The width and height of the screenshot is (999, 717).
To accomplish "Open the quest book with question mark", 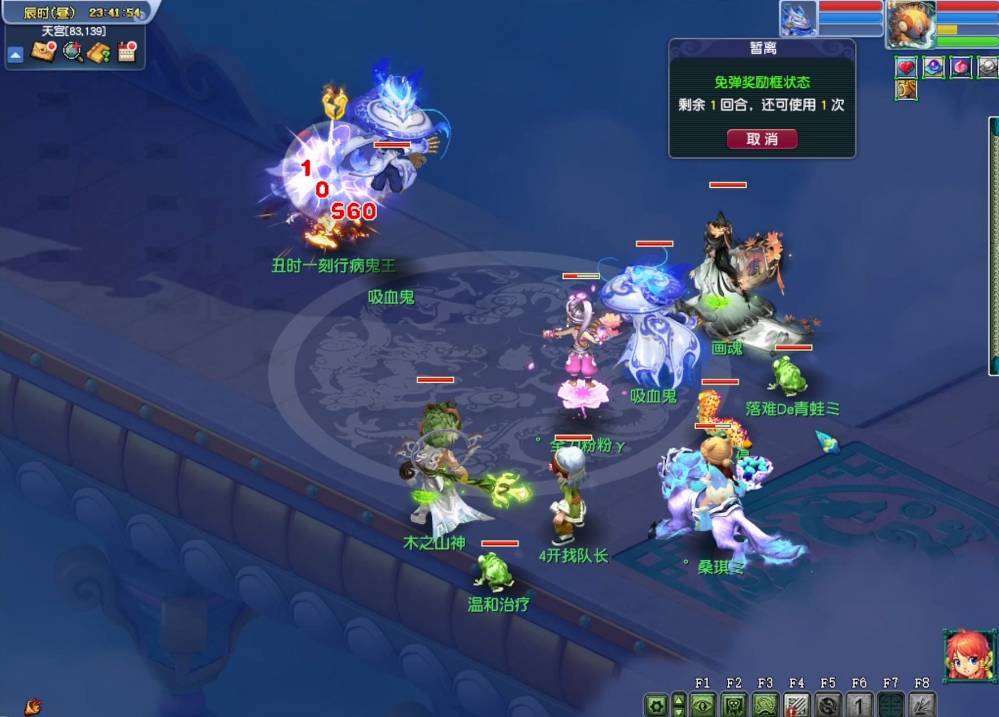I will [x=99, y=52].
